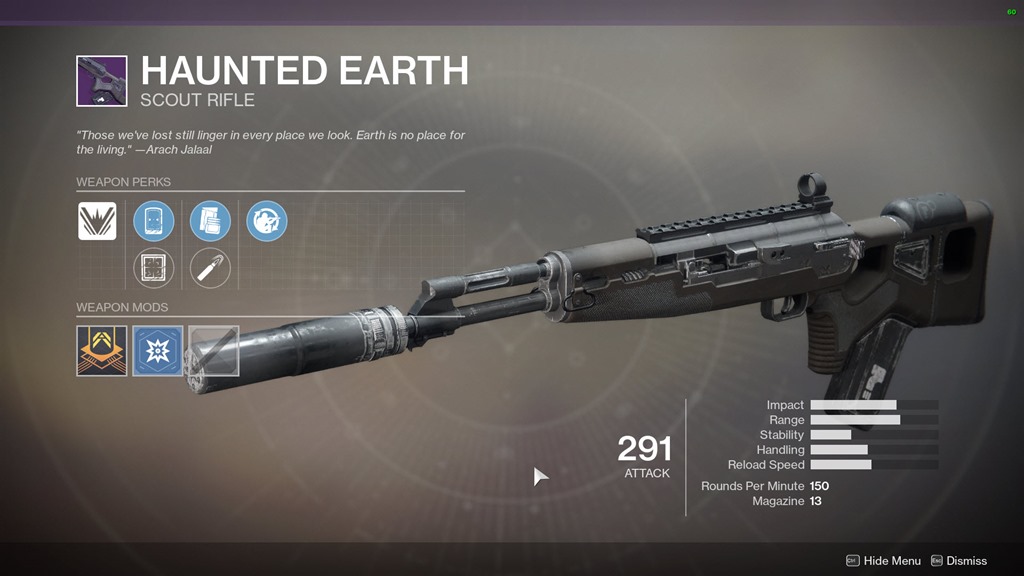Viewport: 1024px width, 576px height.
Task: Dismiss the weapon inspection screen
Action: pos(958,561)
